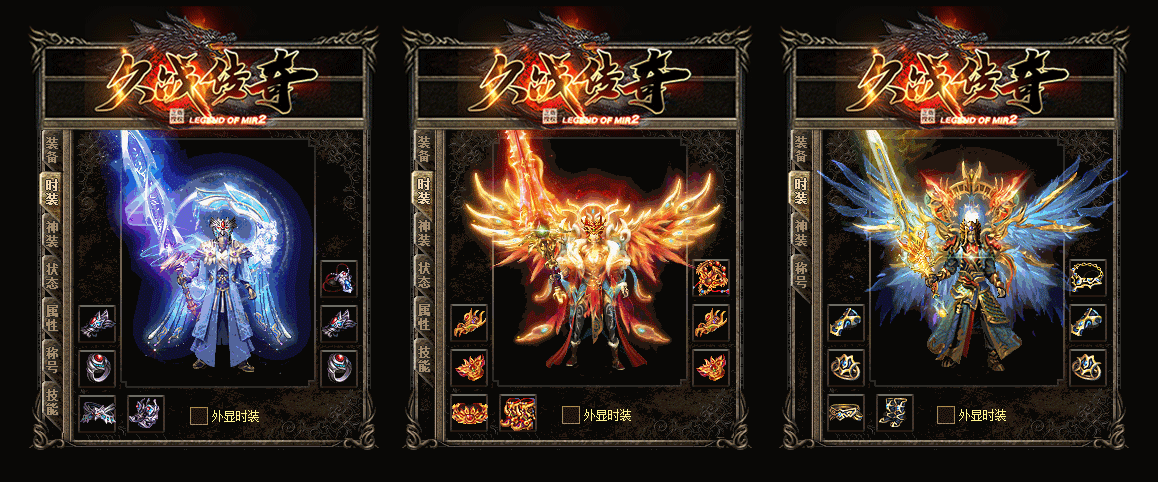Screen dimensions: 1158x482
Task: Enable 外显时装 checkbox under flame-winged character
Action: point(570,415)
